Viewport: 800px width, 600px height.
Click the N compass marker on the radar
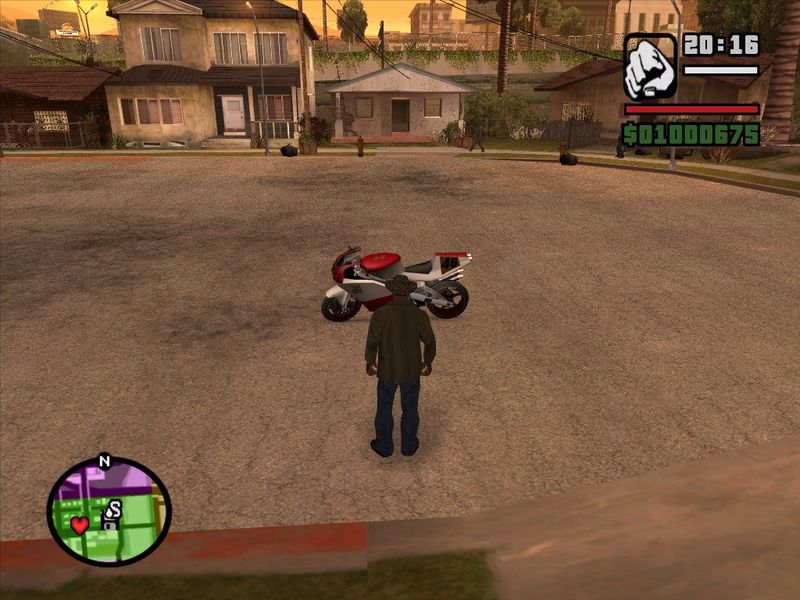click(x=104, y=462)
